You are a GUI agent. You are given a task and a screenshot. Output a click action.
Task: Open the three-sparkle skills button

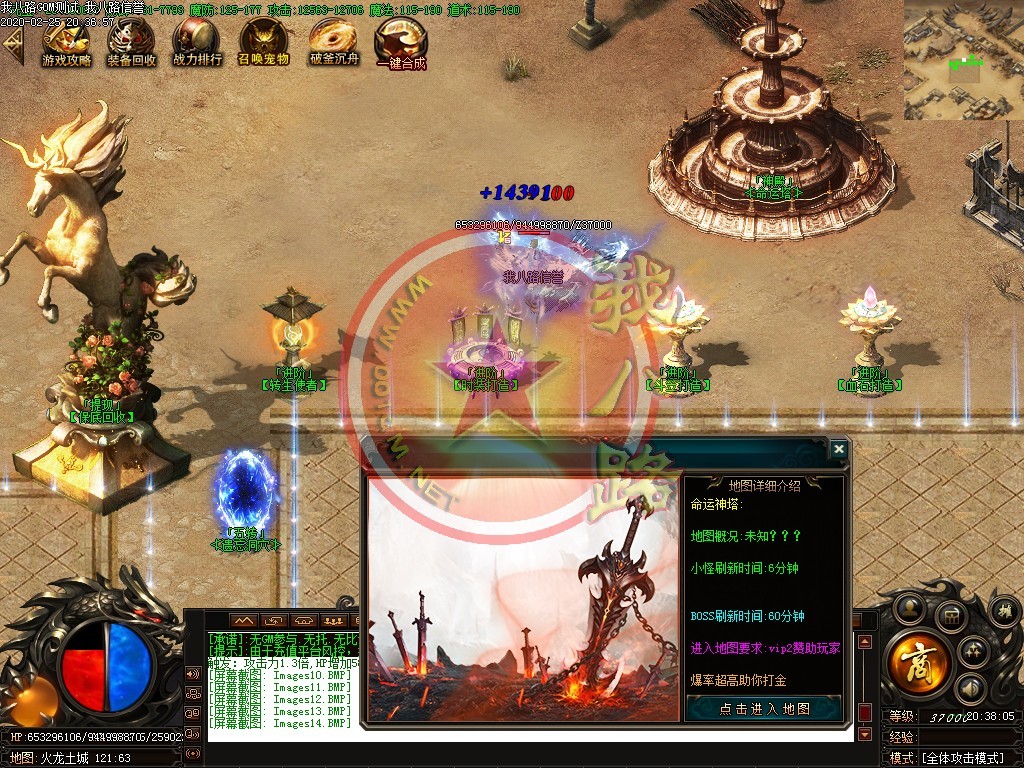click(x=975, y=652)
